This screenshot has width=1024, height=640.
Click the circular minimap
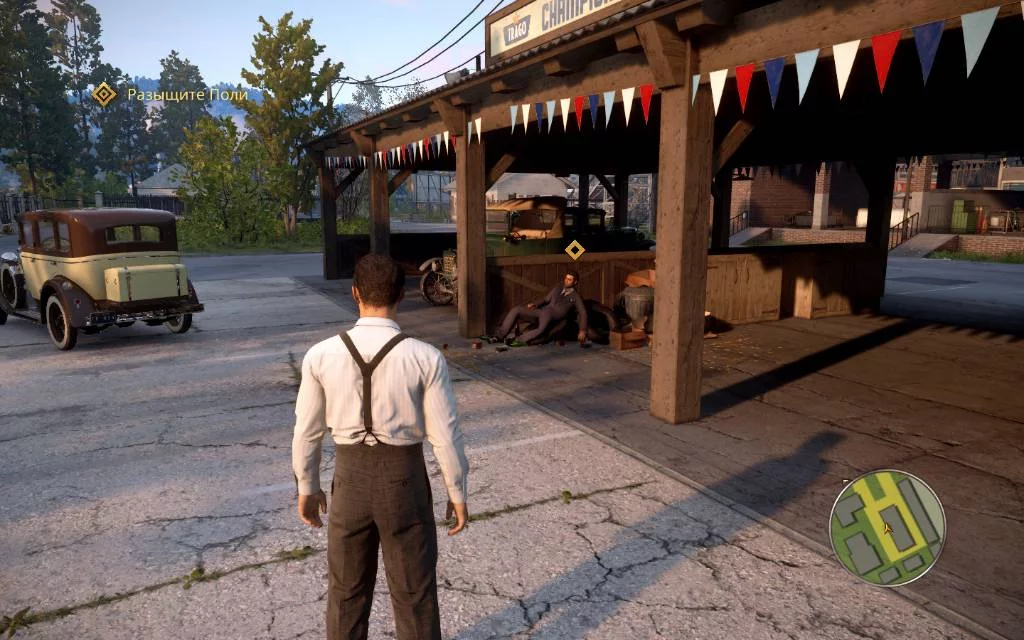tap(887, 527)
